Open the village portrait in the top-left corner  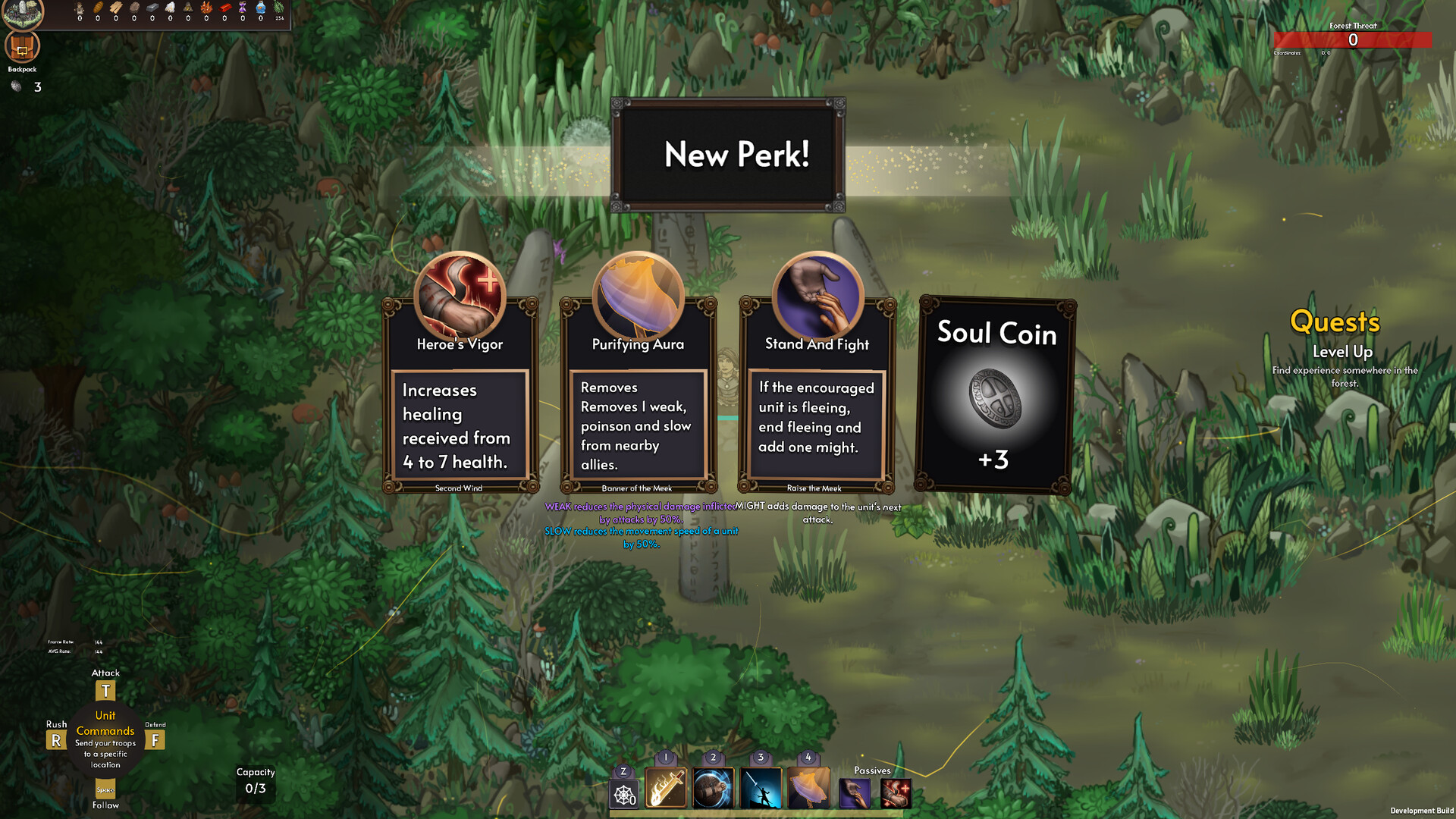coord(23,12)
